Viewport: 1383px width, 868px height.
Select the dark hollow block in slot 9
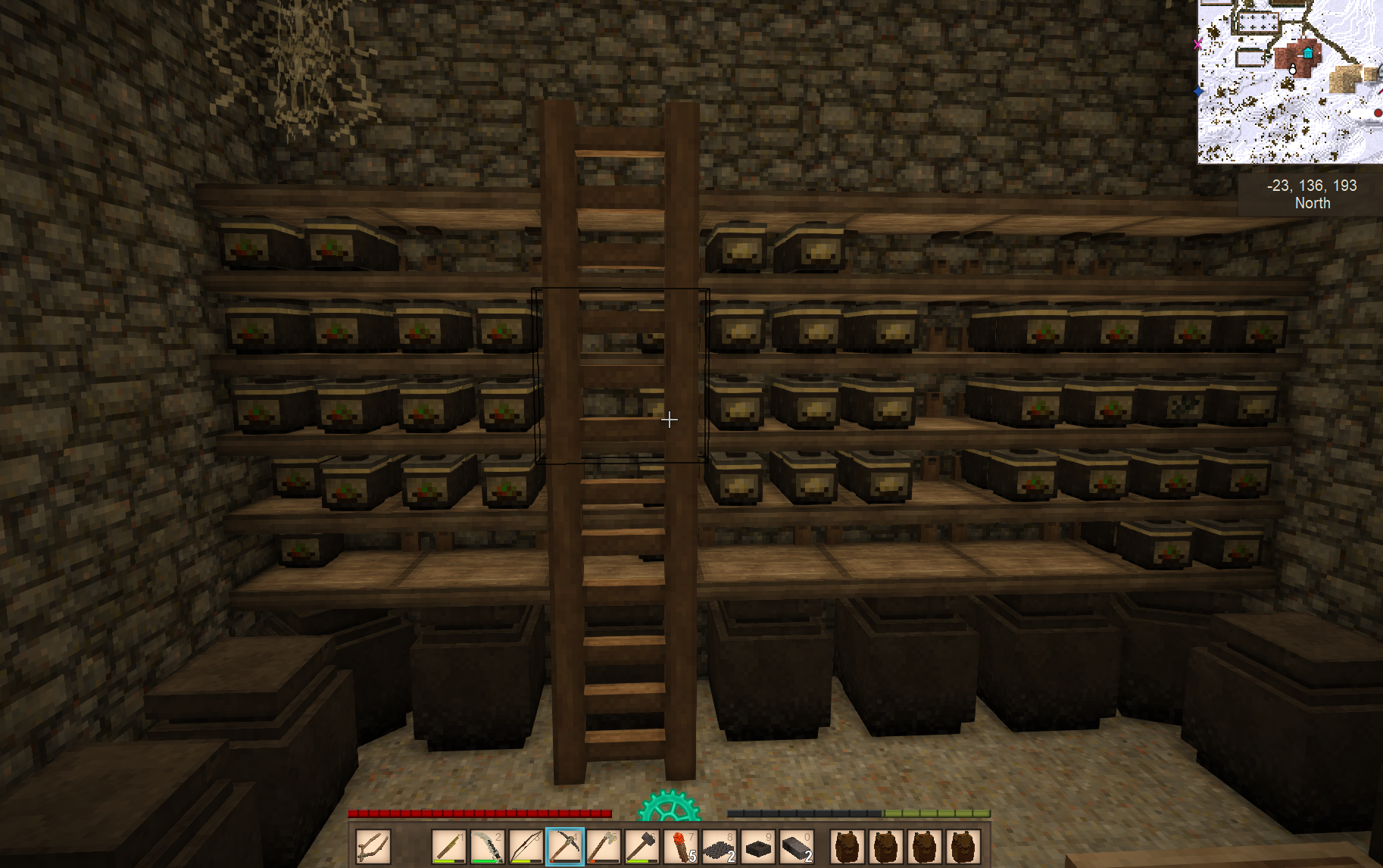pos(758,846)
